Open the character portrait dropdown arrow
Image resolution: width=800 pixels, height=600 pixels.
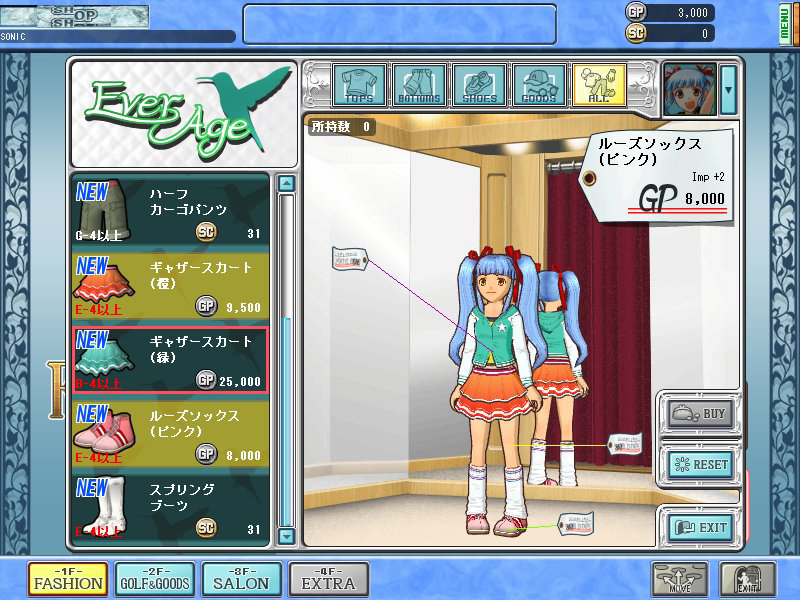coord(729,88)
